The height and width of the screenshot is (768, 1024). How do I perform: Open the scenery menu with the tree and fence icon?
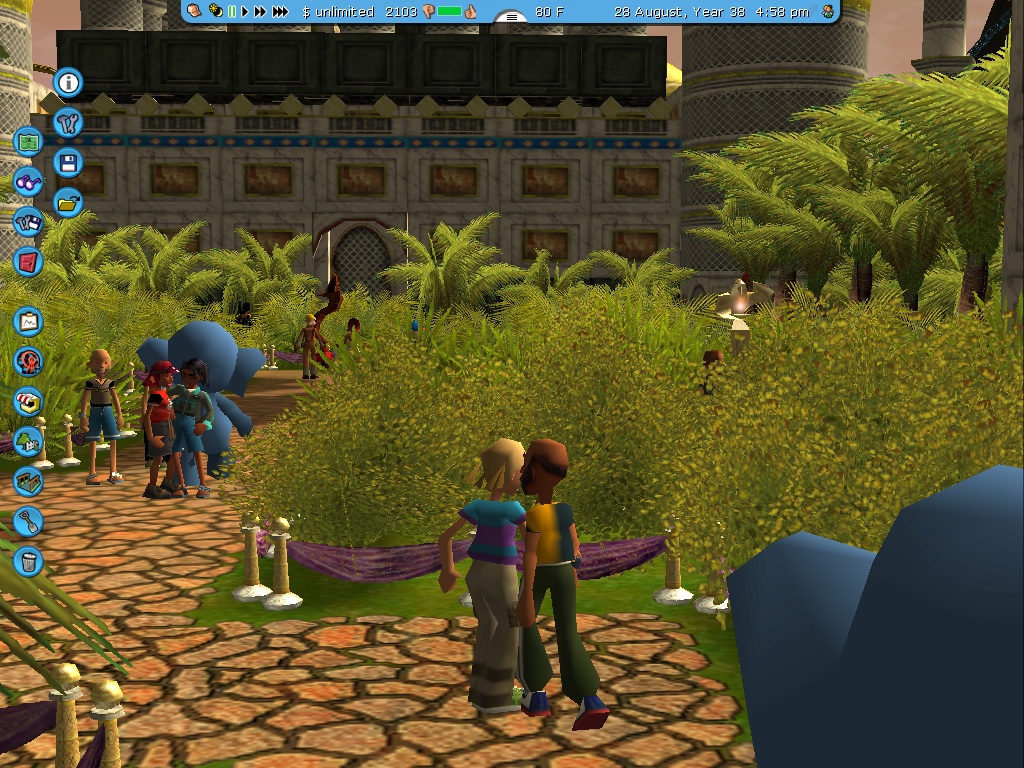[28, 441]
